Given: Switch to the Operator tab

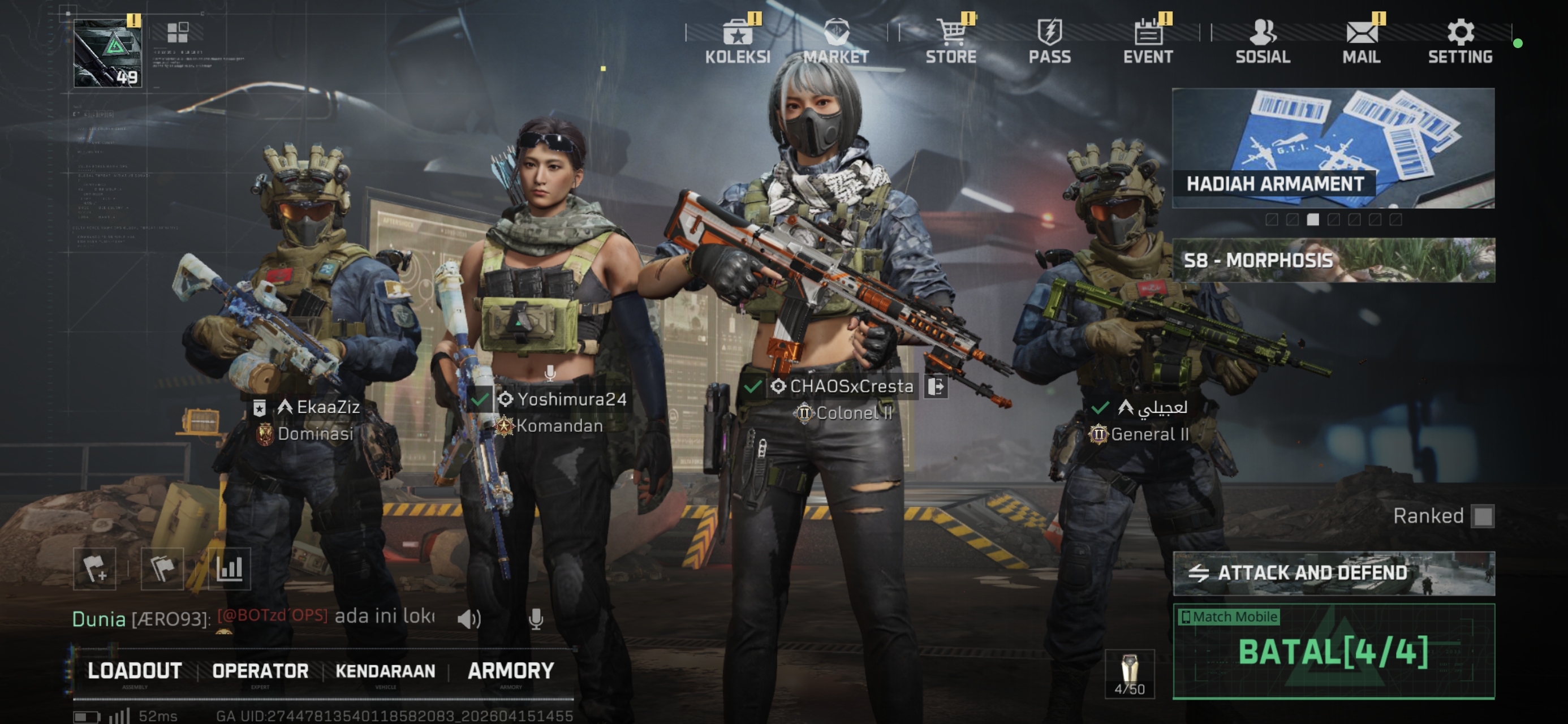Looking at the screenshot, I should point(260,671).
